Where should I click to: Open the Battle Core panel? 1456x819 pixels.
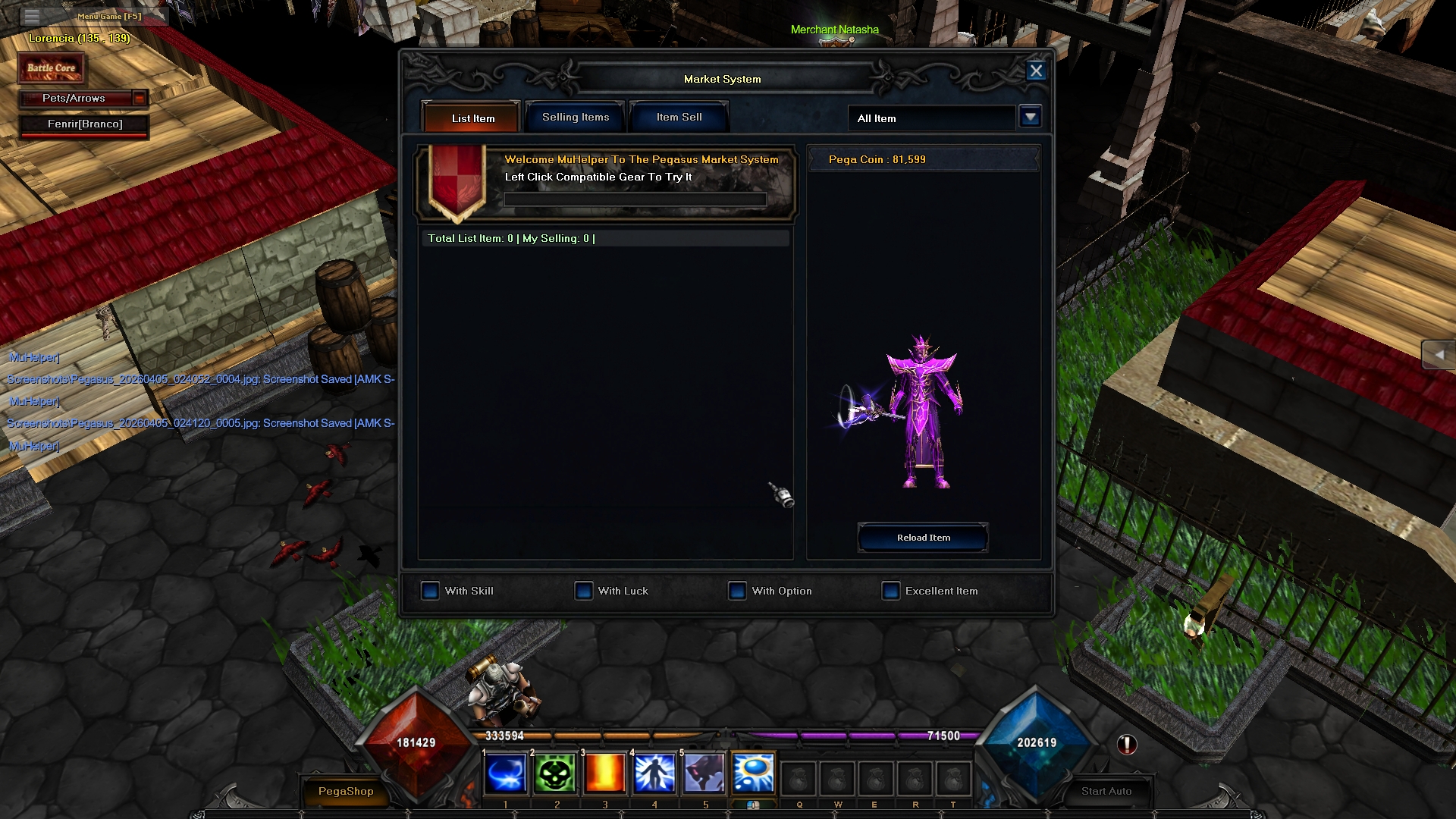(52, 68)
